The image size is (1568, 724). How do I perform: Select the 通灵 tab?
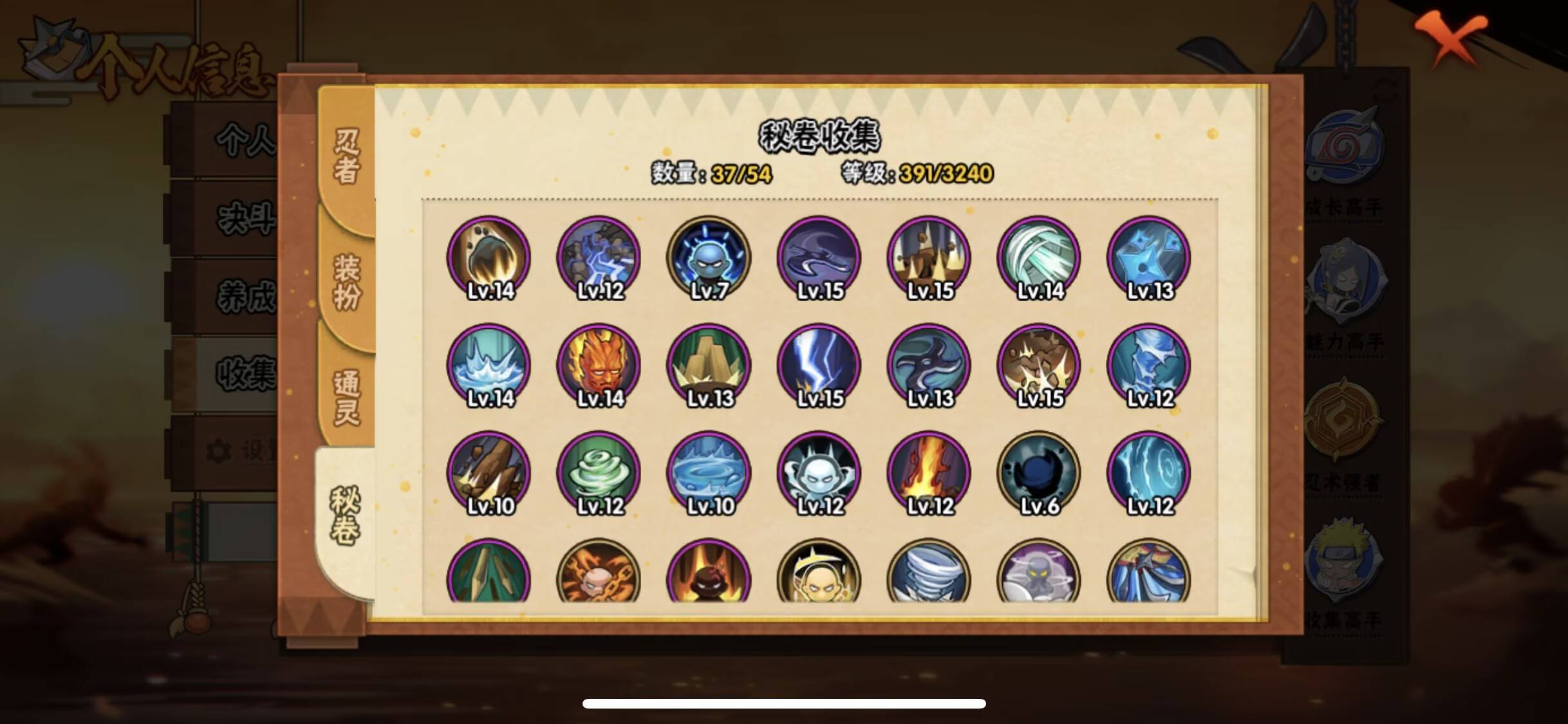coord(346,397)
